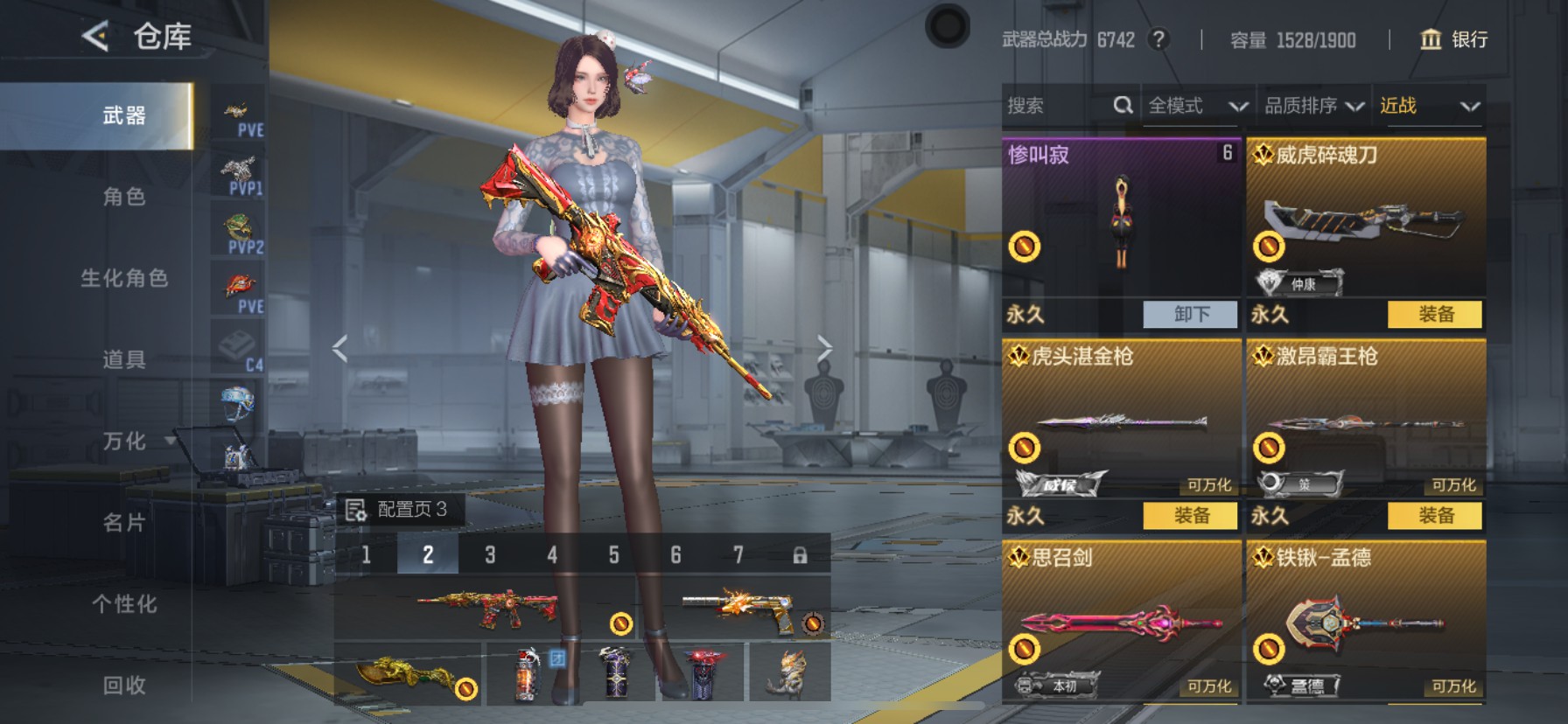Select the 思召剑 weapon card
This screenshot has width=1568, height=724.
point(1121,619)
